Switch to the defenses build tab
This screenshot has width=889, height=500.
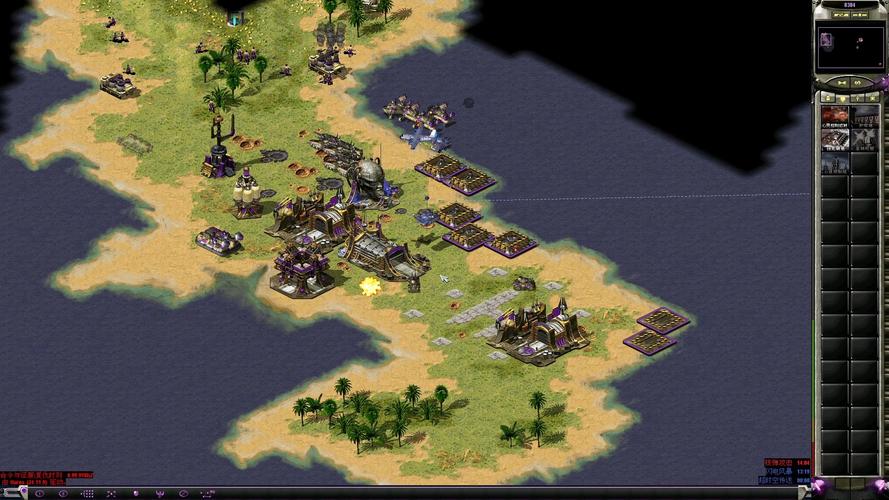pos(842,98)
